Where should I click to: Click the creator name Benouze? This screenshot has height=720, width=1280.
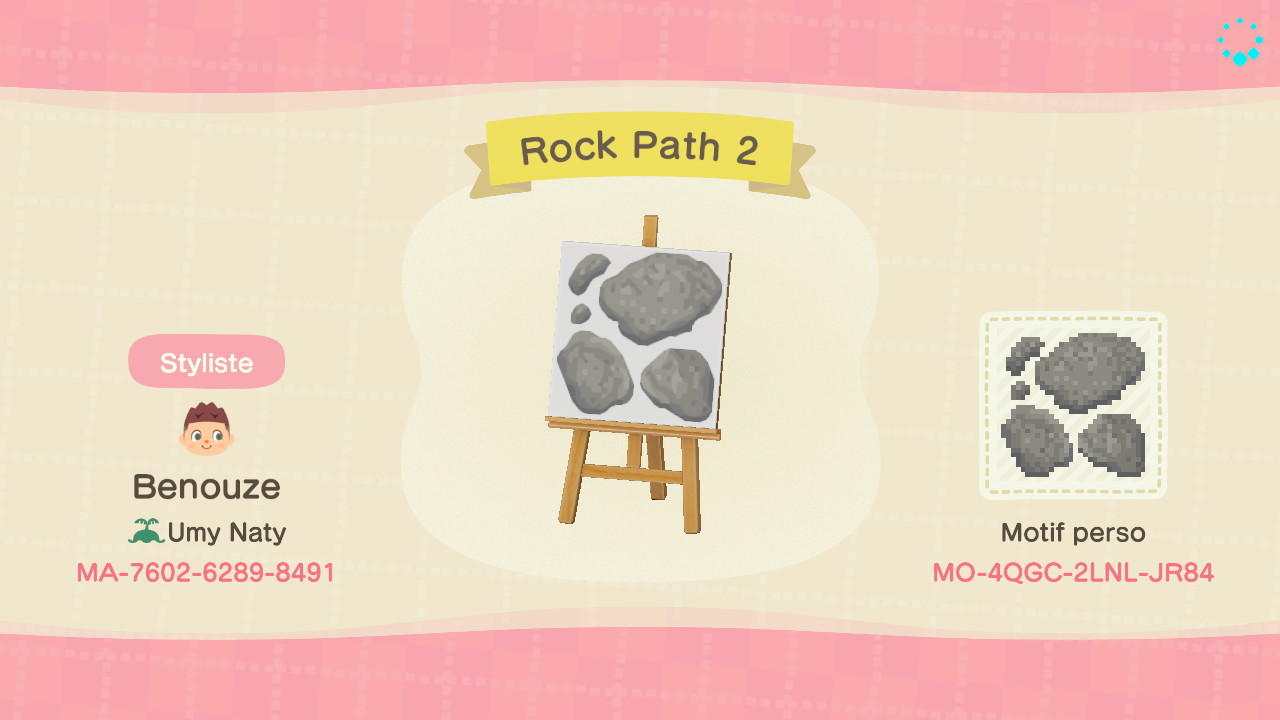(206, 487)
